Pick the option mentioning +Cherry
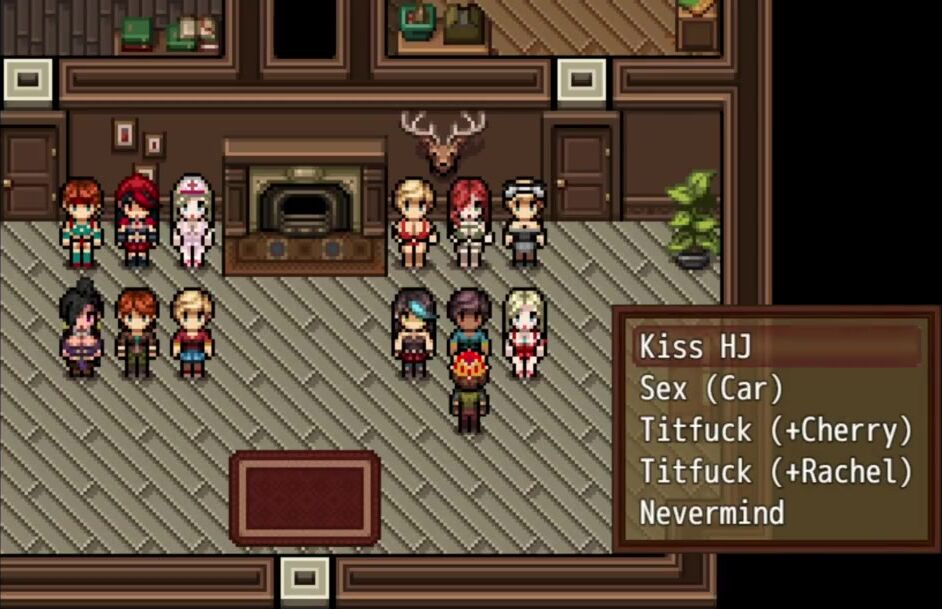This screenshot has height=609, width=942. (776, 430)
